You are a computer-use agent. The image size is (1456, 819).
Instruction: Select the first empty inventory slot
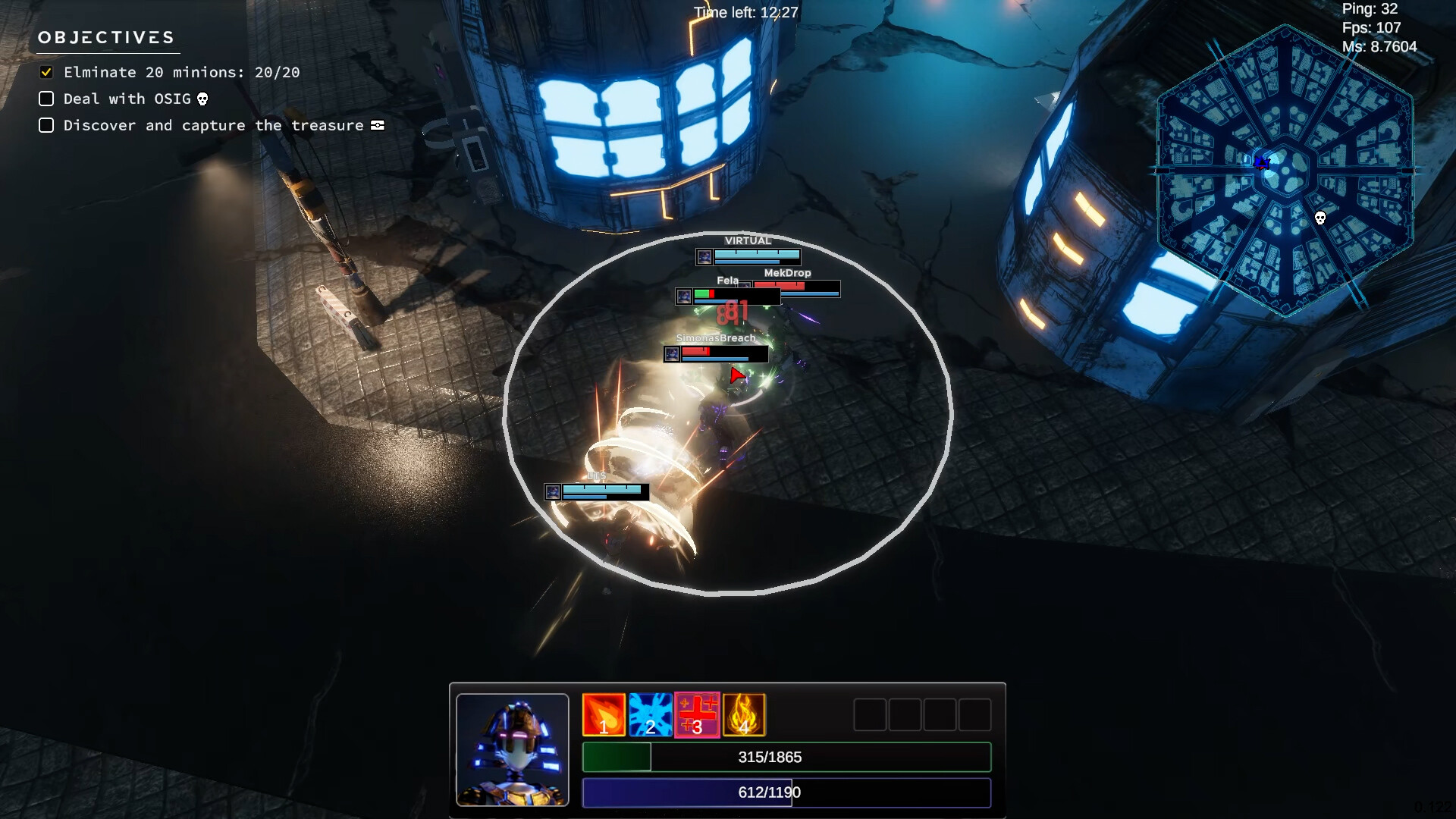point(870,714)
